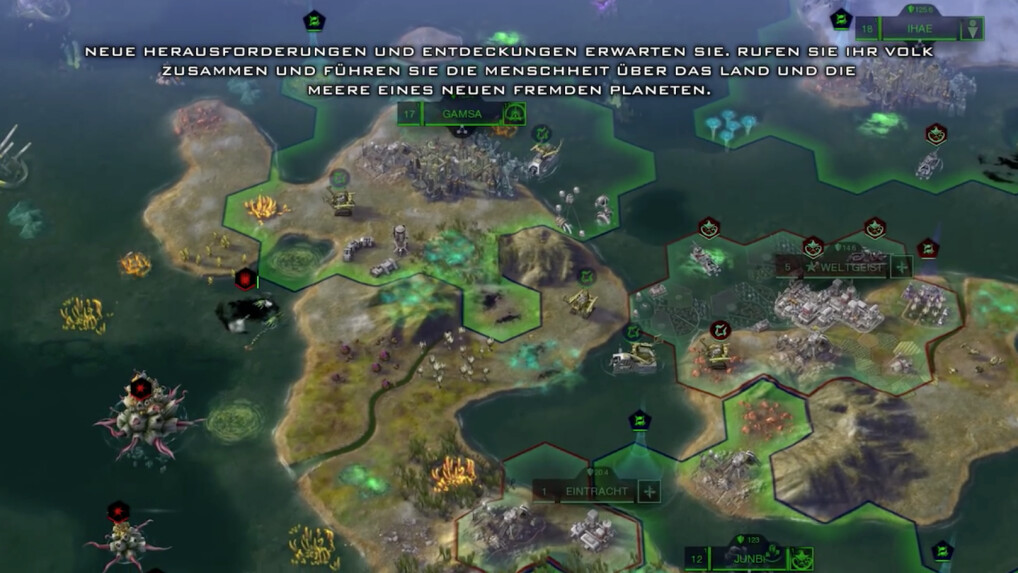Click the plus icon beside EINTRACHT

tap(650, 491)
